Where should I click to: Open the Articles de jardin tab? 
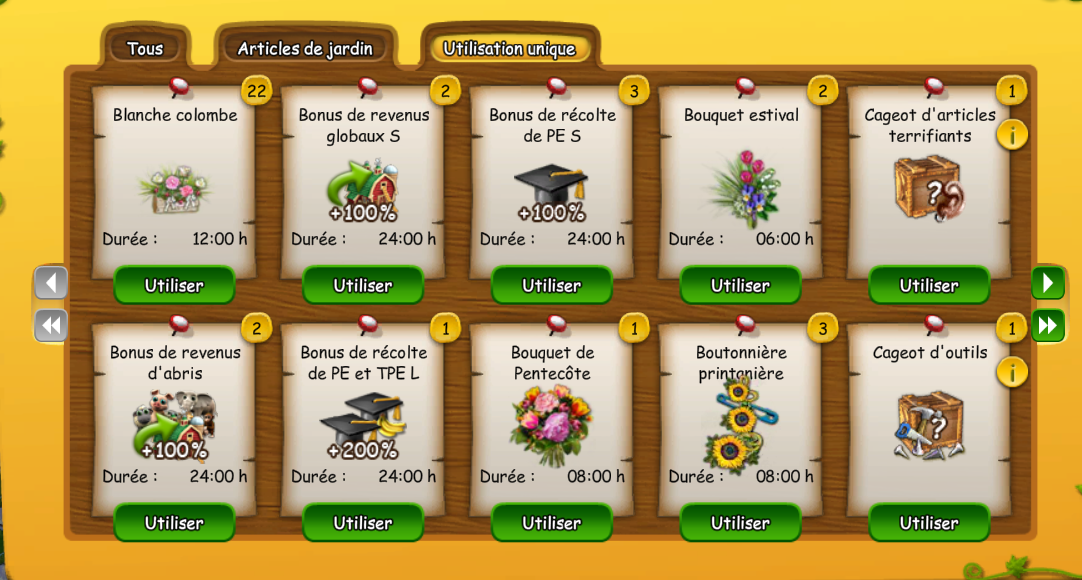pos(305,48)
